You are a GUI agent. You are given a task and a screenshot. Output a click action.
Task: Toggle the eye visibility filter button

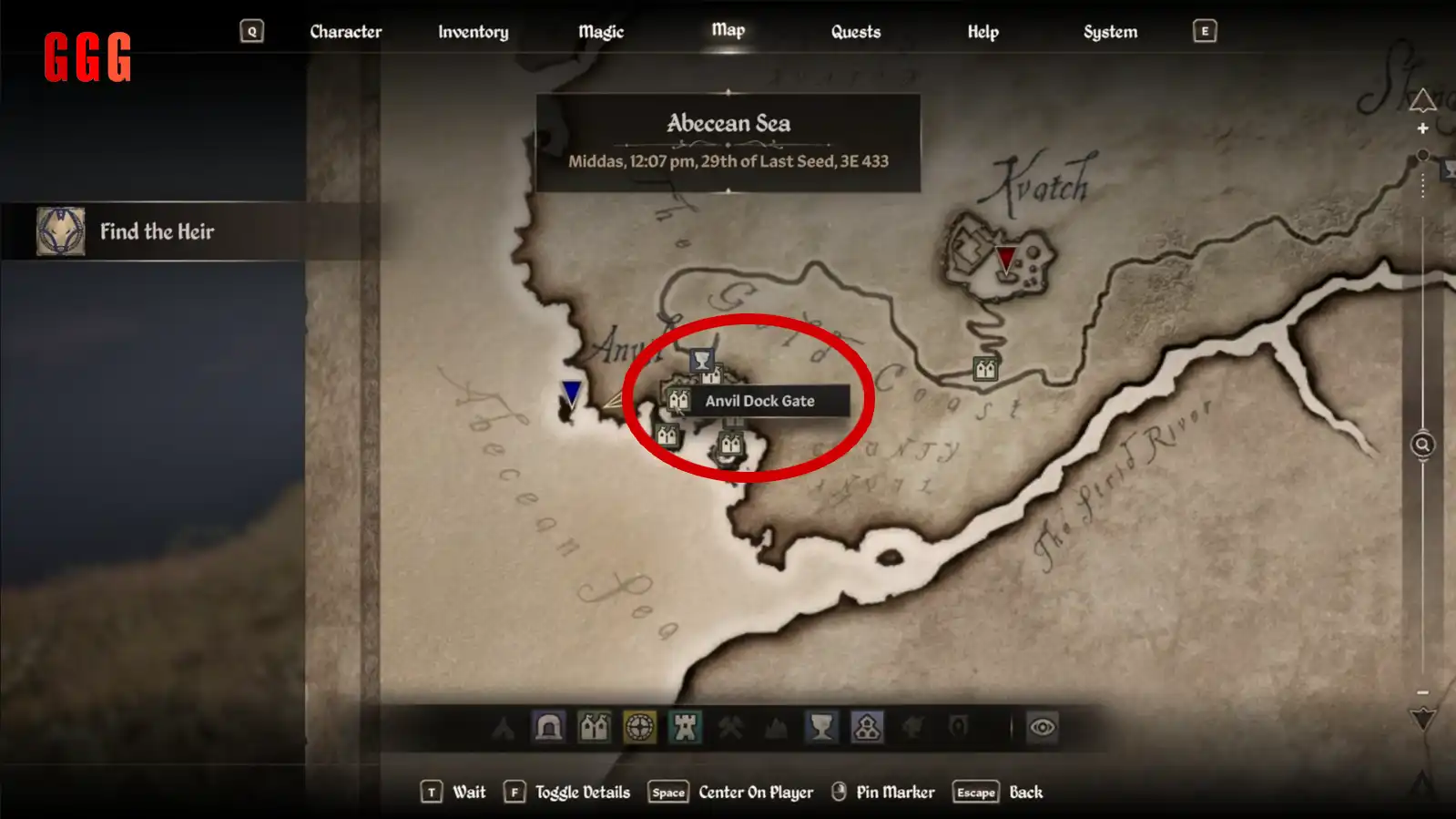pyautogui.click(x=1043, y=727)
